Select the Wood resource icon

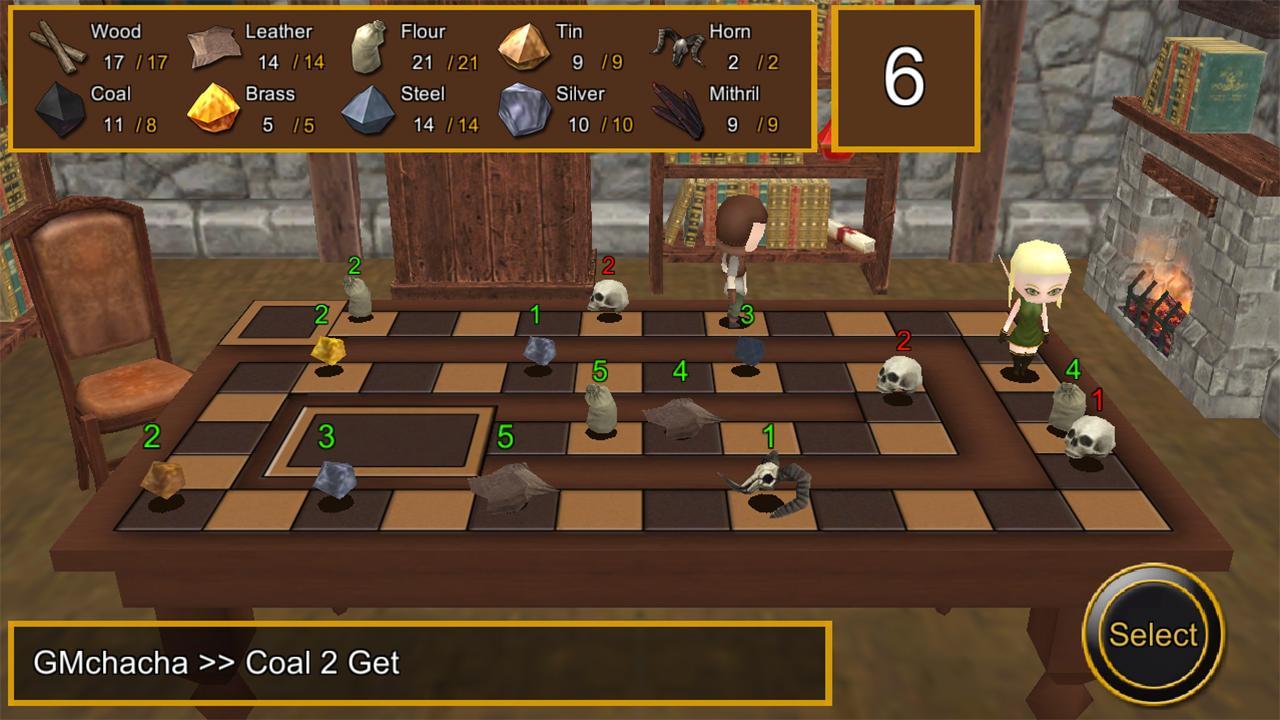(x=57, y=46)
